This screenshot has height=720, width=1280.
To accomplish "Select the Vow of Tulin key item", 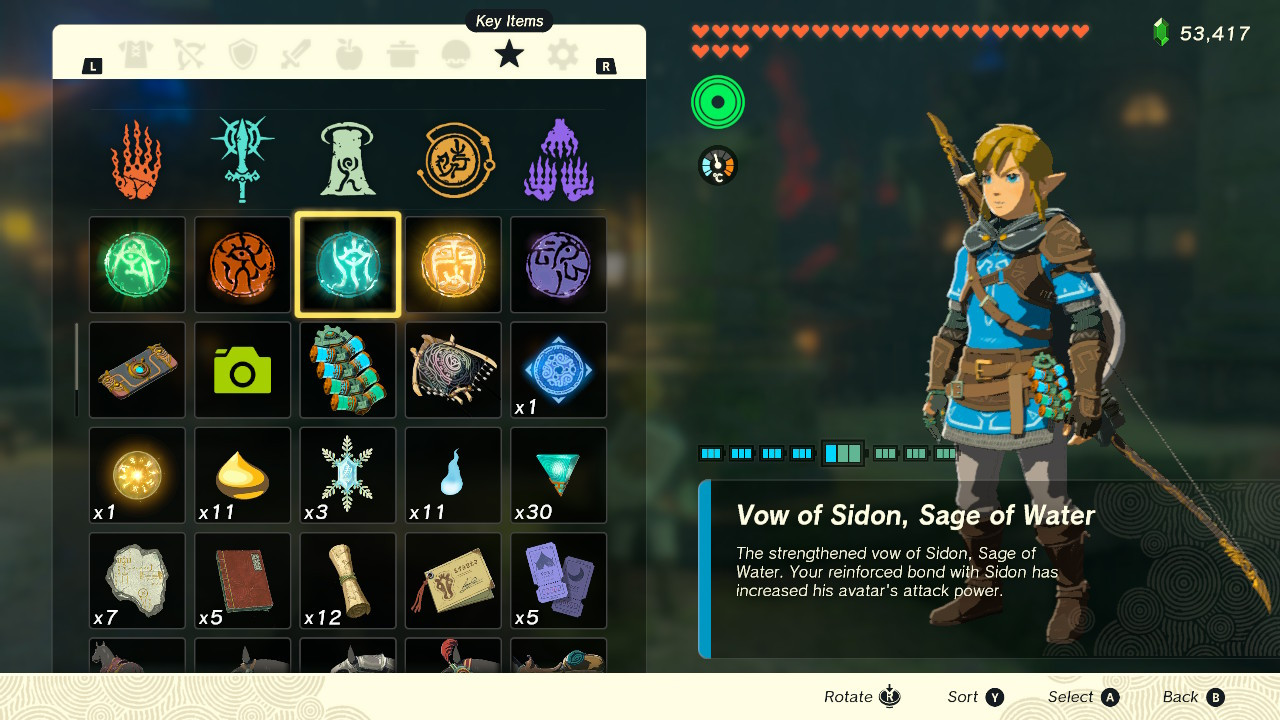I will click(x=453, y=264).
